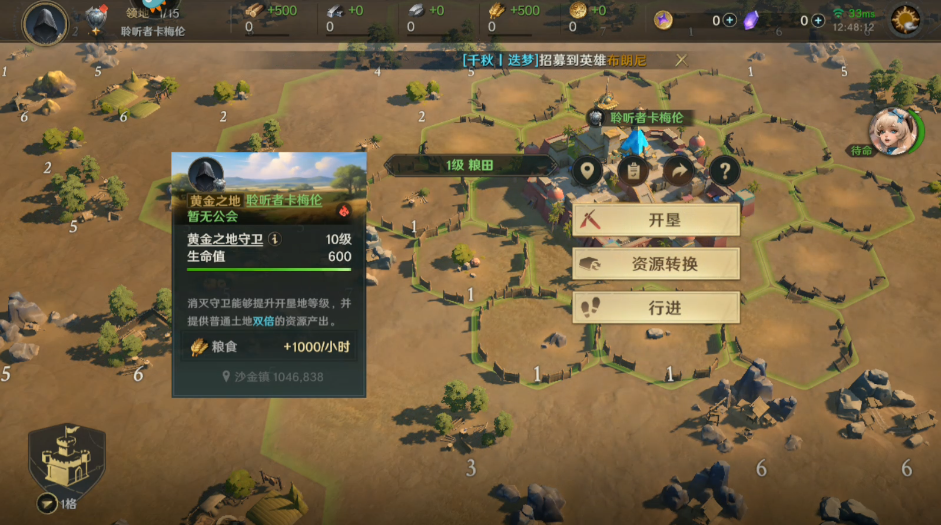
Task: Open the golden sun emblem menu
Action: pyautogui.click(x=906, y=19)
